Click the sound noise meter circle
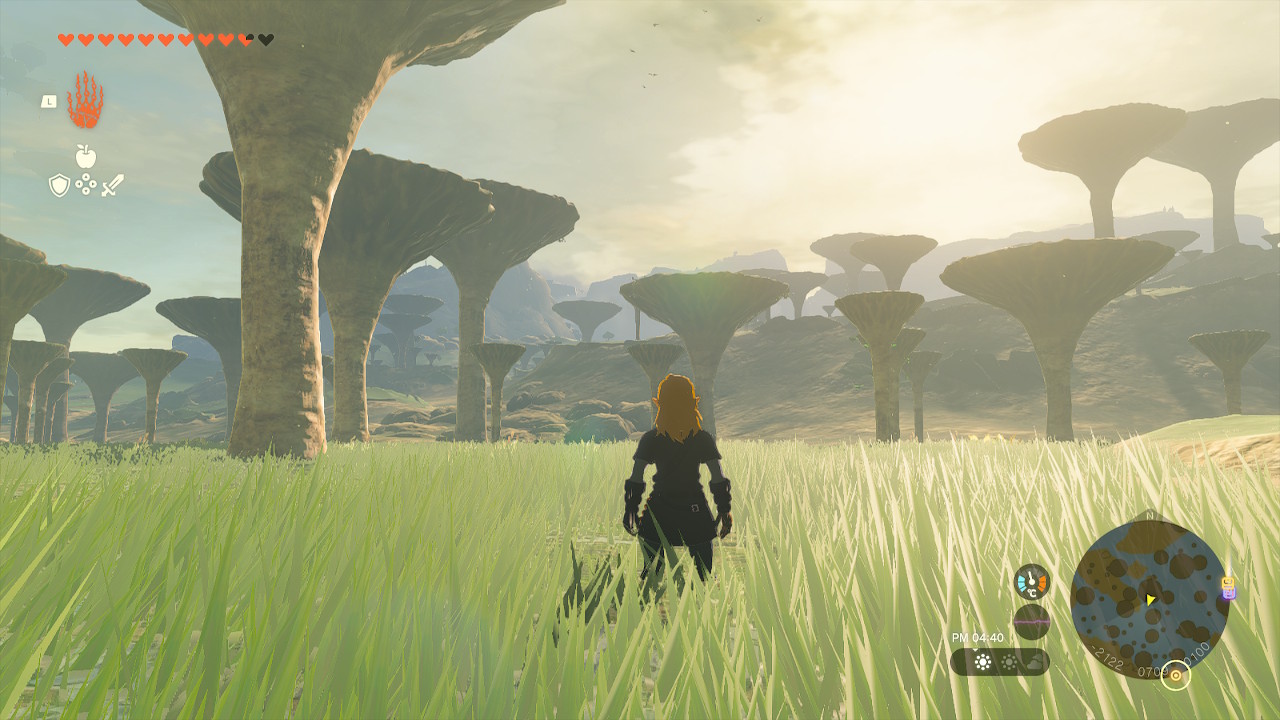 point(1031,621)
